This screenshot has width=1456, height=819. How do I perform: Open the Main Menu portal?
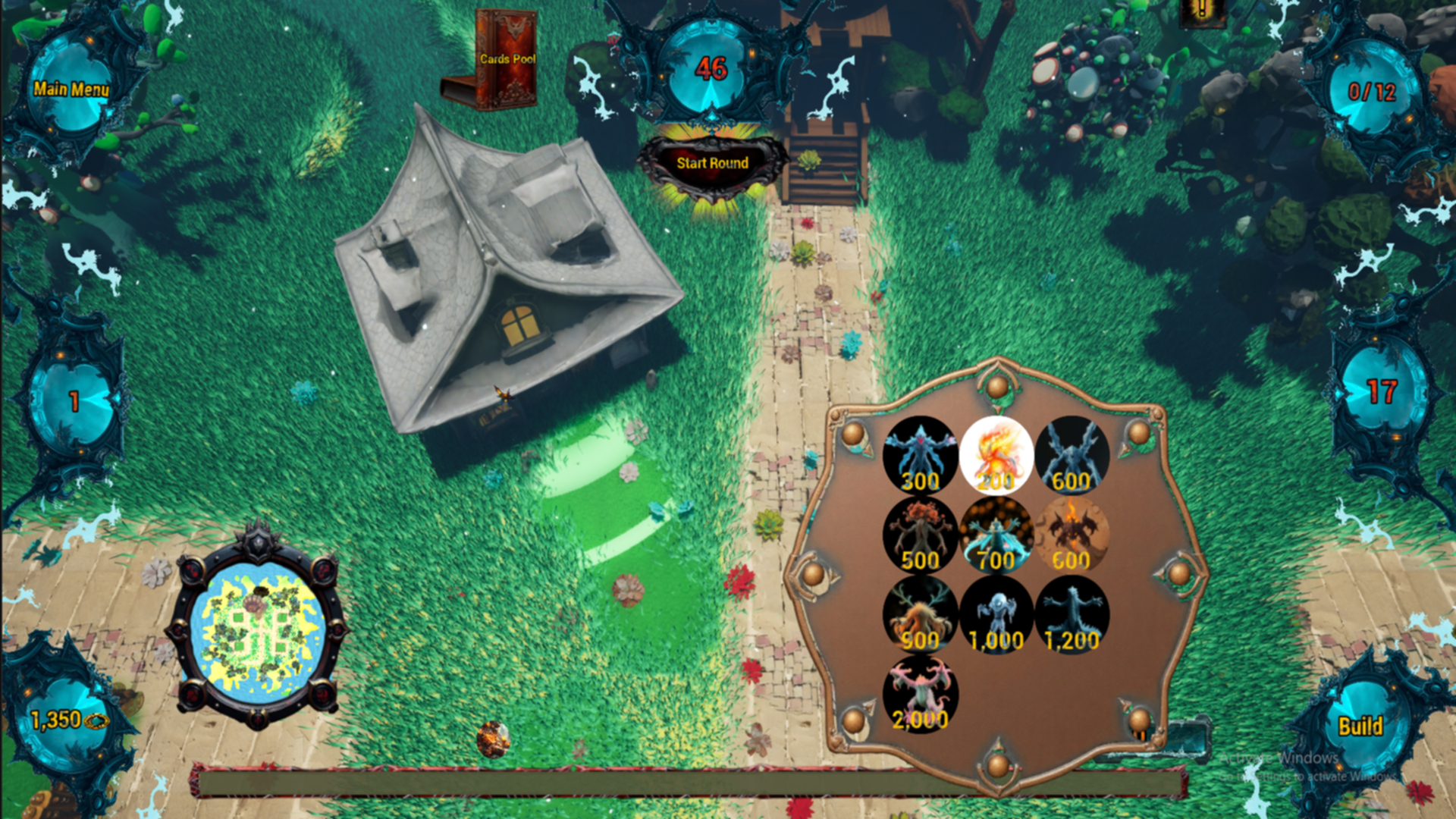pyautogui.click(x=71, y=89)
